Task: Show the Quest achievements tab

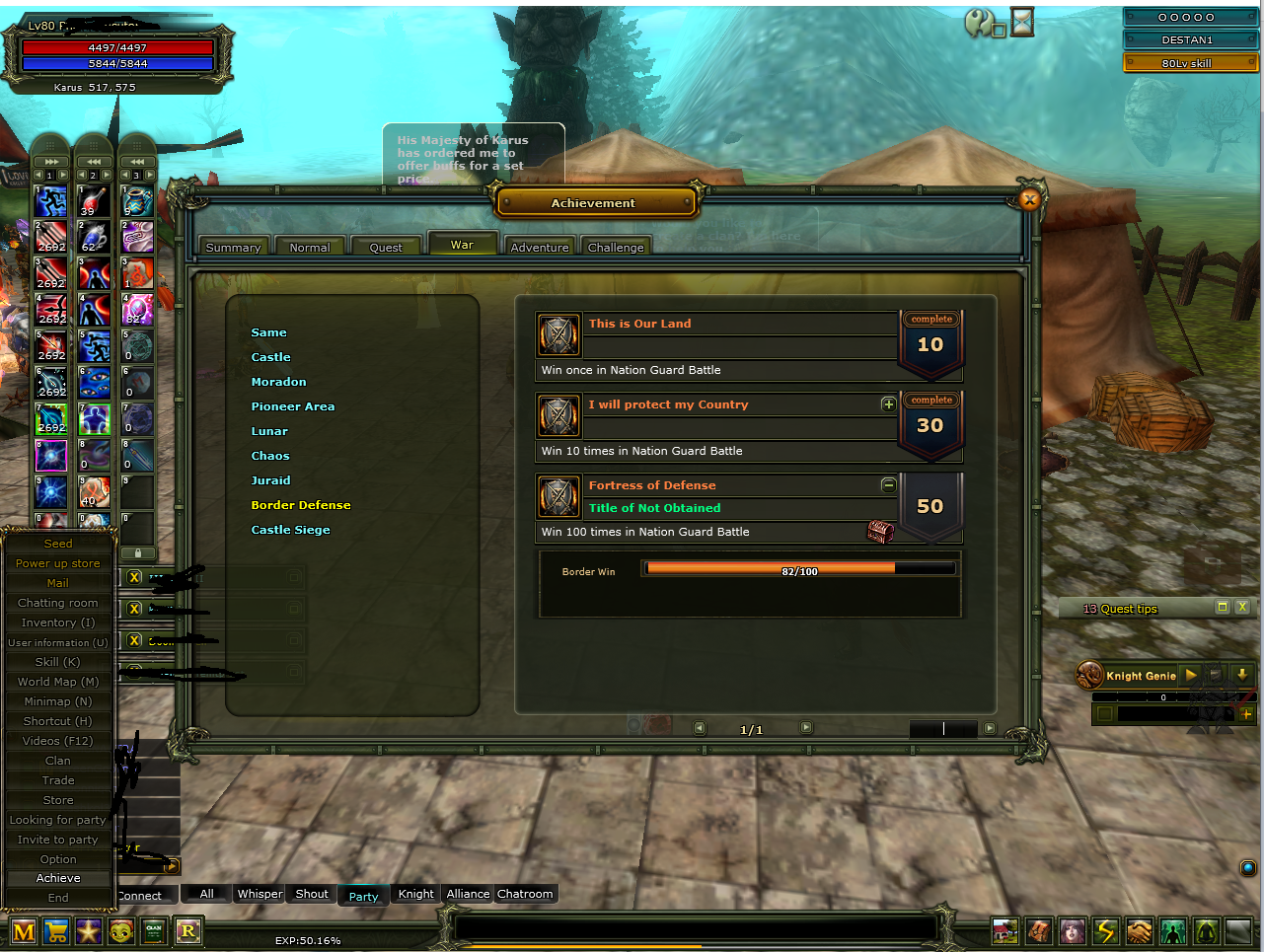Action: 386,248
